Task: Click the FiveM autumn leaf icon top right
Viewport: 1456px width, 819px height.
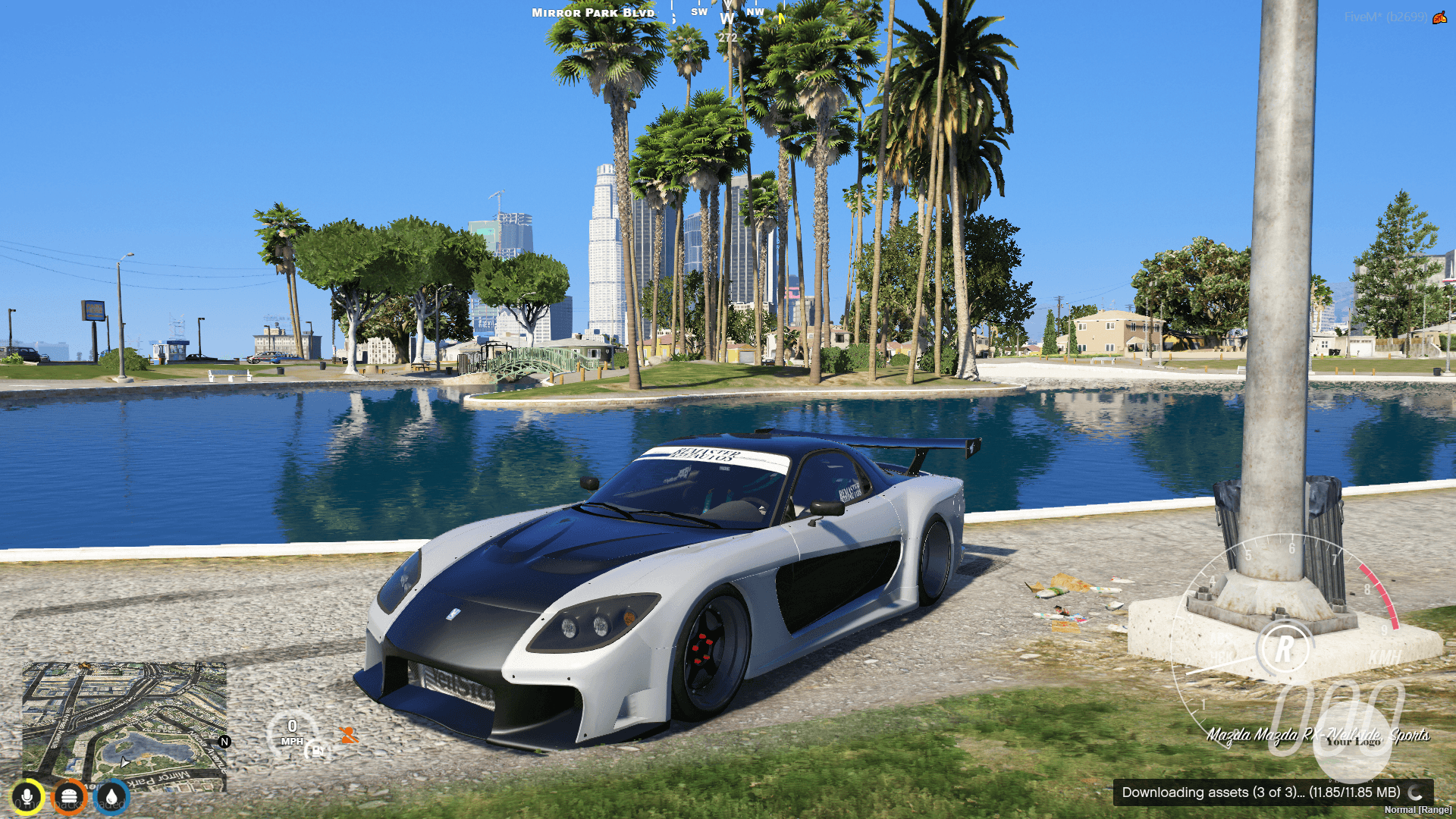Action: (1440, 19)
